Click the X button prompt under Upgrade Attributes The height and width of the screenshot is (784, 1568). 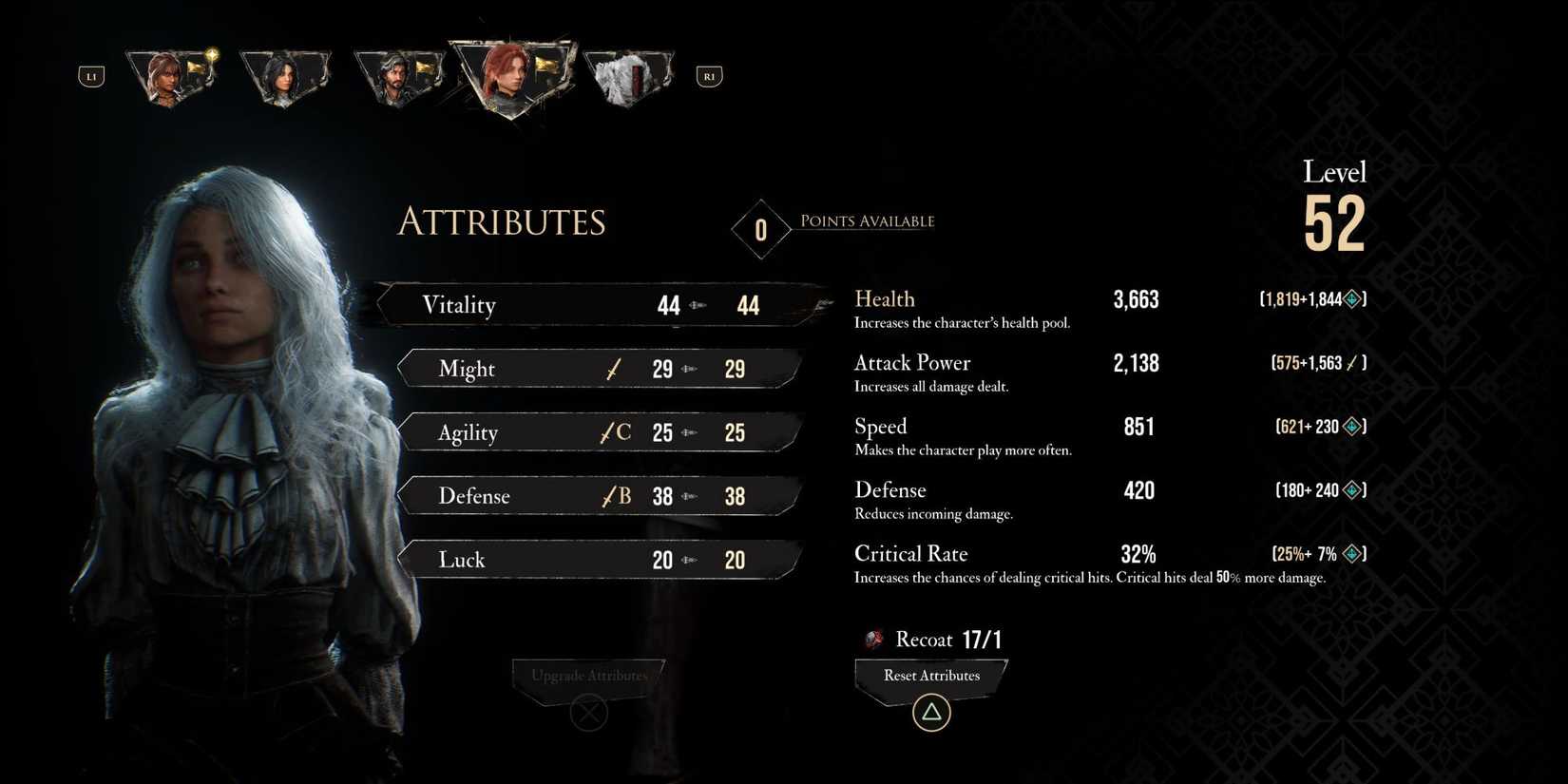[x=589, y=711]
